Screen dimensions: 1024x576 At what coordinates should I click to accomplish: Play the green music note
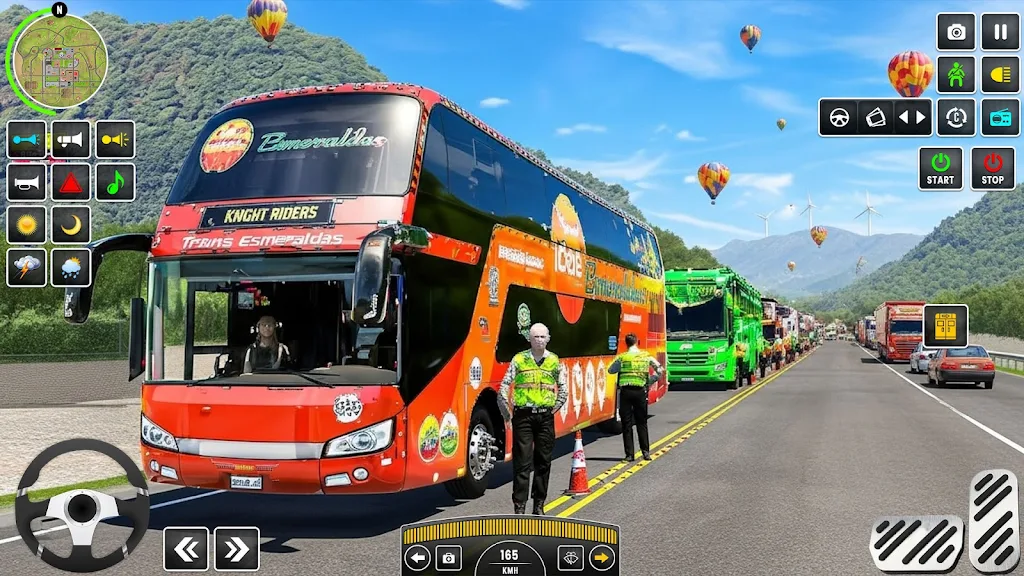coord(115,182)
